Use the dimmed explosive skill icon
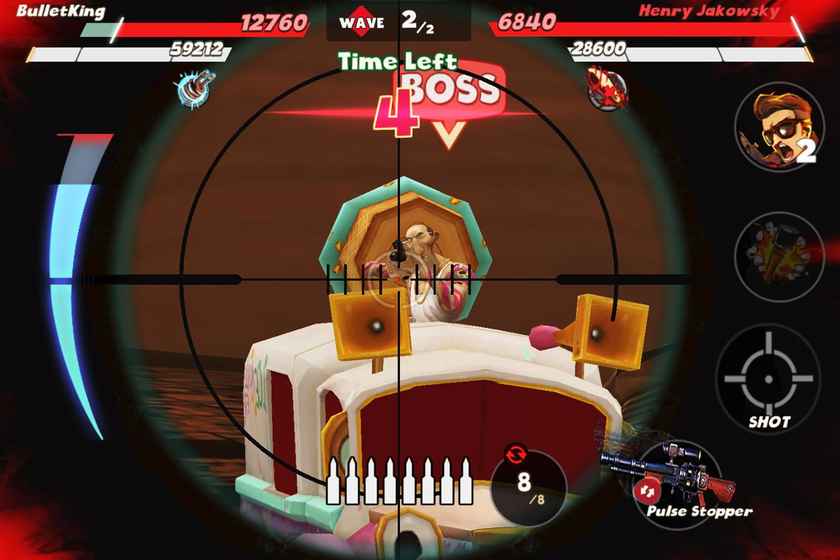The image size is (840, 560). point(779,256)
